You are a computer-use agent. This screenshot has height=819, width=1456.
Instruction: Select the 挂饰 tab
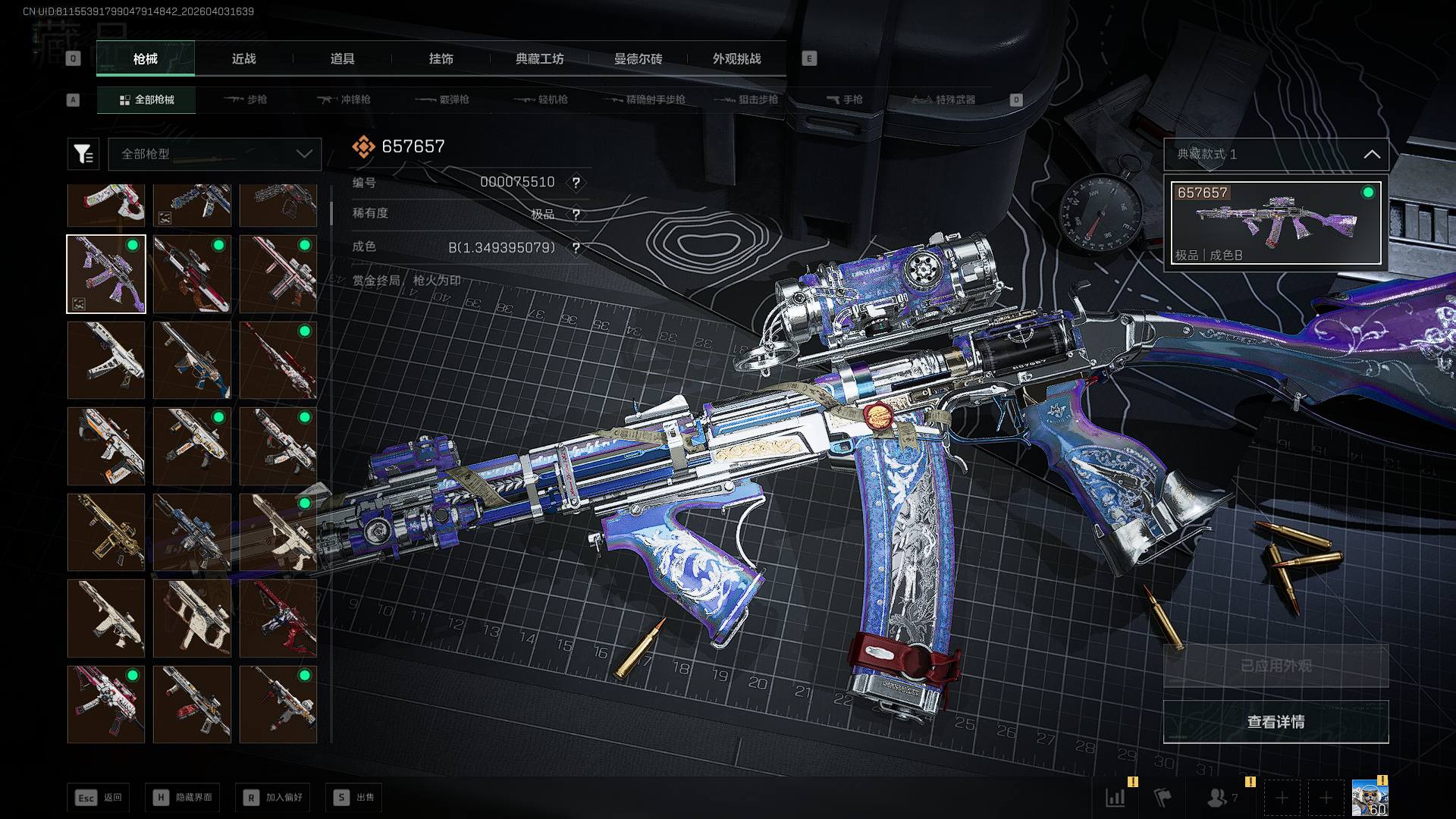pyautogui.click(x=441, y=58)
